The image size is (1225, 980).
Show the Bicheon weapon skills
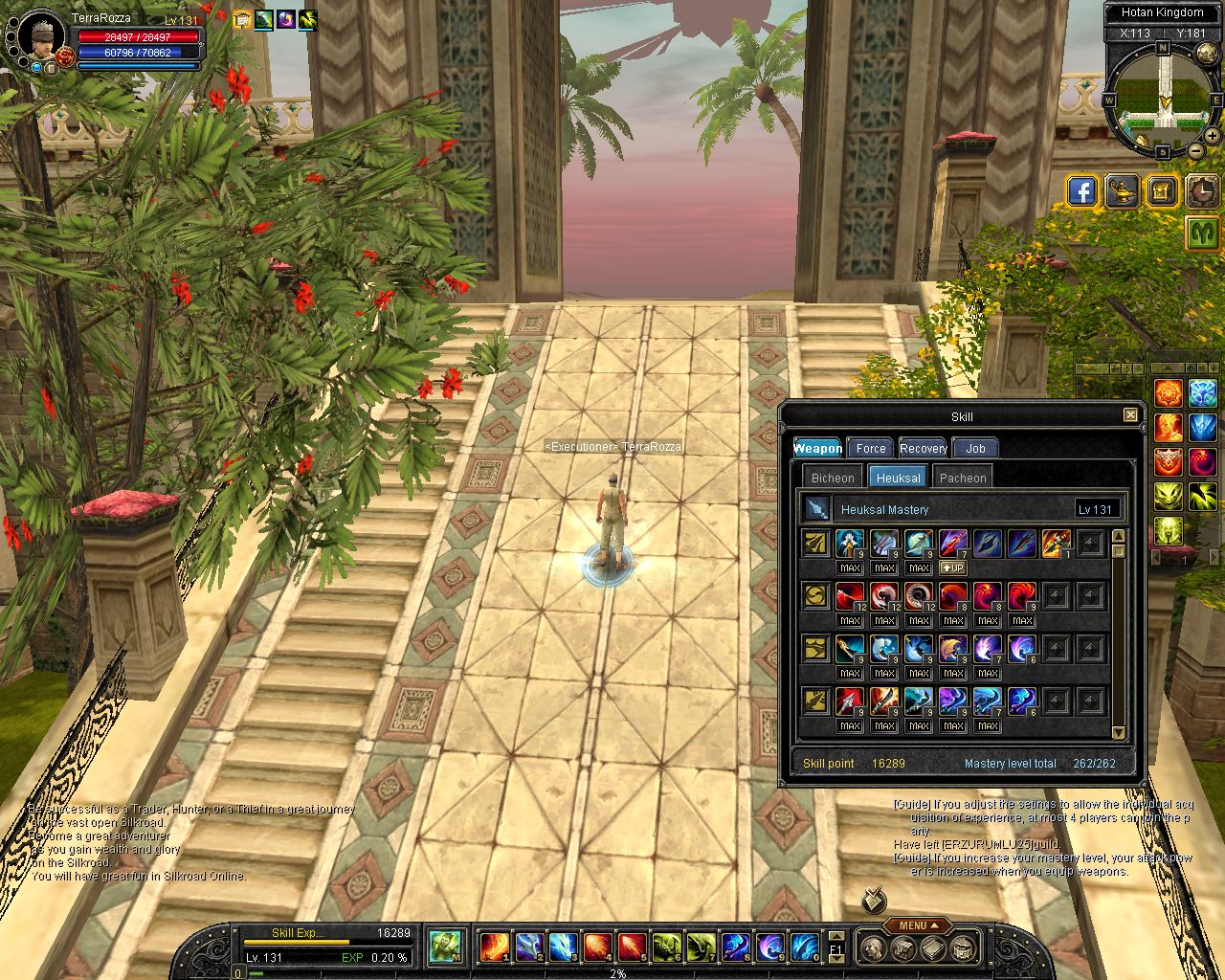[x=832, y=478]
